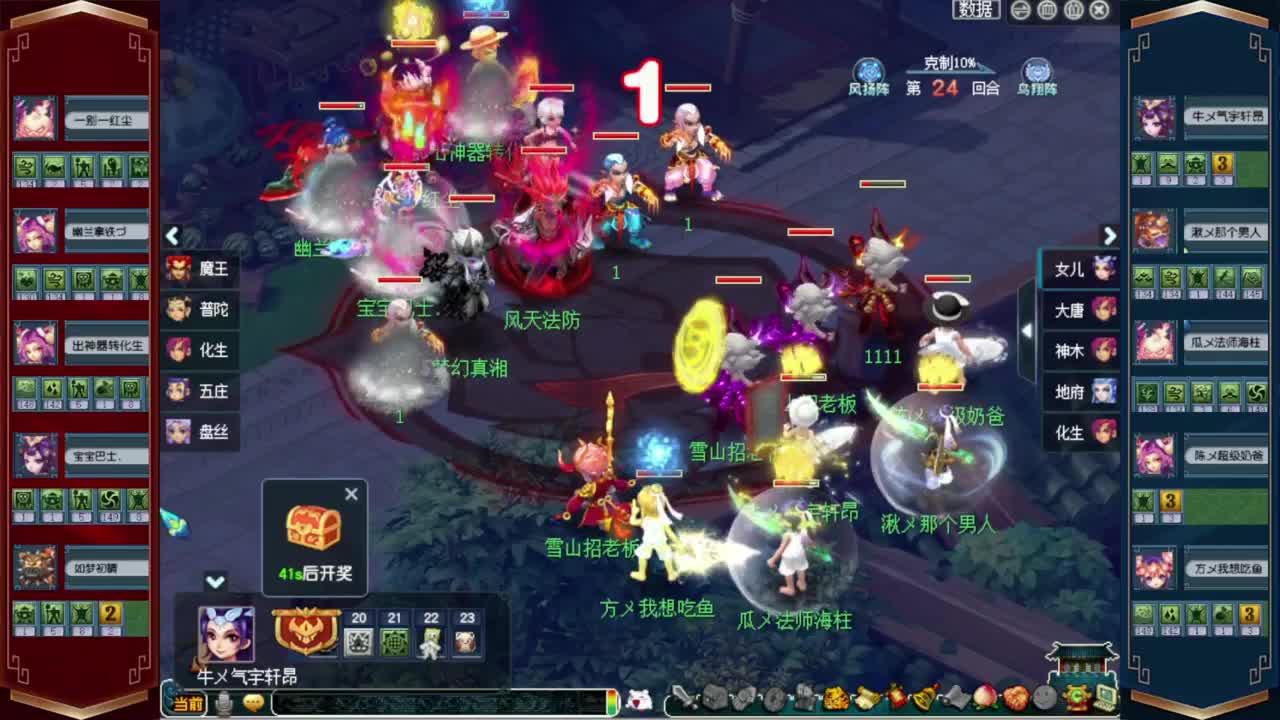Toggle the buff icon on 一别一红尘's row
The width and height of the screenshot is (1280, 720).
(25, 167)
